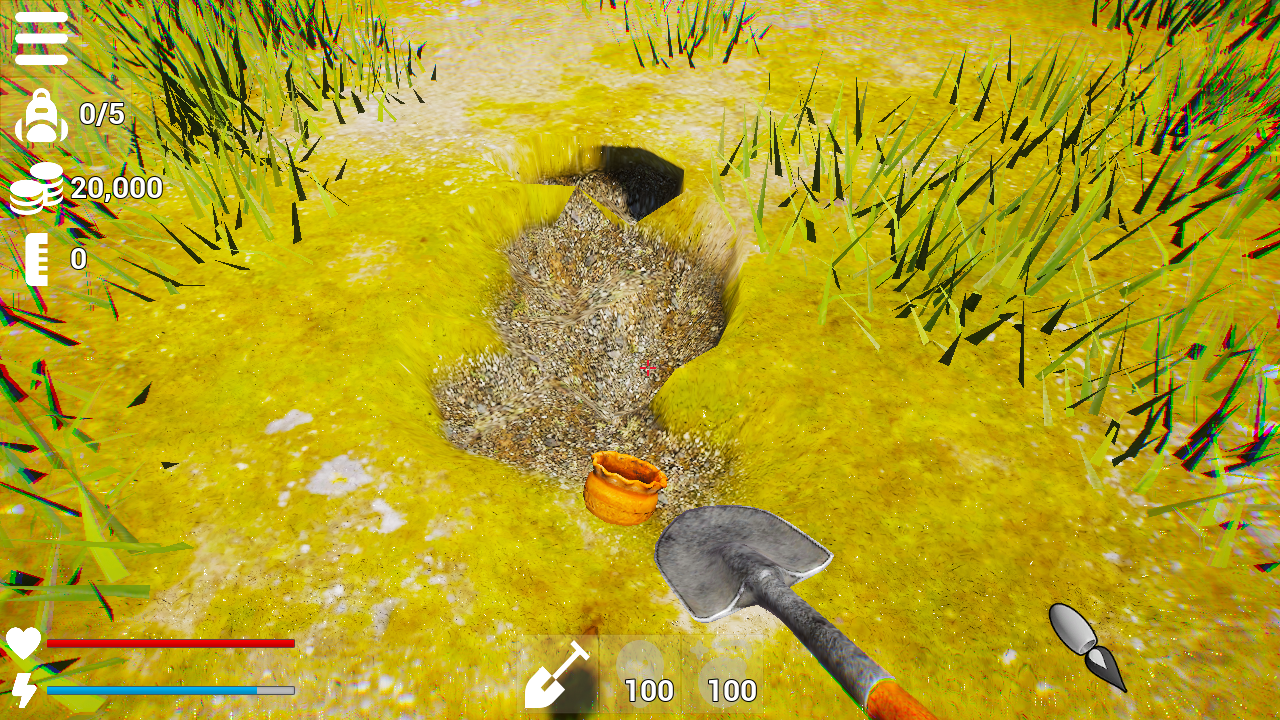Click the 20,000 money balance
This screenshot has width=1280, height=720.
tap(115, 188)
